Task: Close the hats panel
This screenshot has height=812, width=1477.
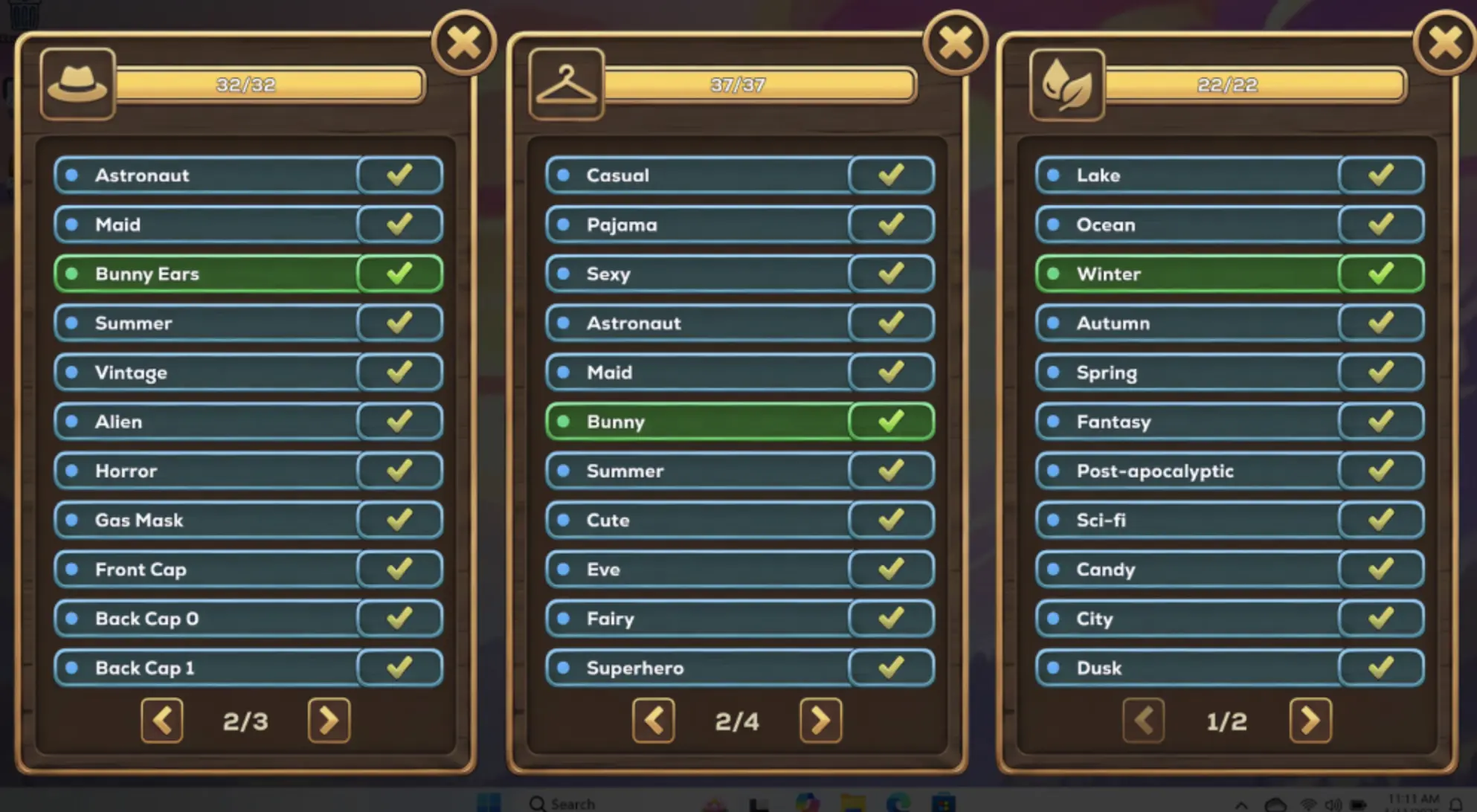Action: point(463,43)
